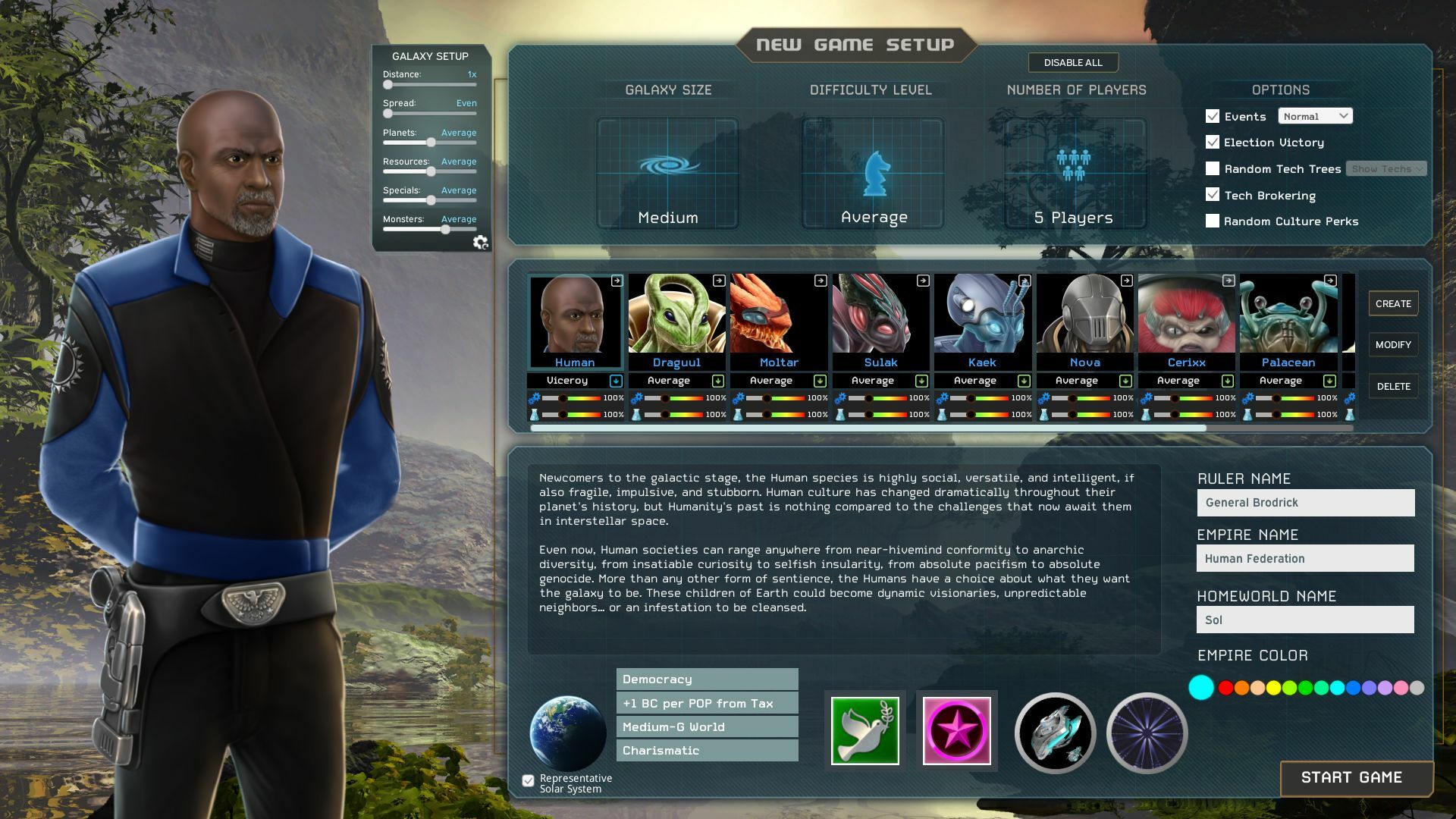Screen dimensions: 1456x819
Task: Enable Random Tech Trees
Action: pos(1213,169)
